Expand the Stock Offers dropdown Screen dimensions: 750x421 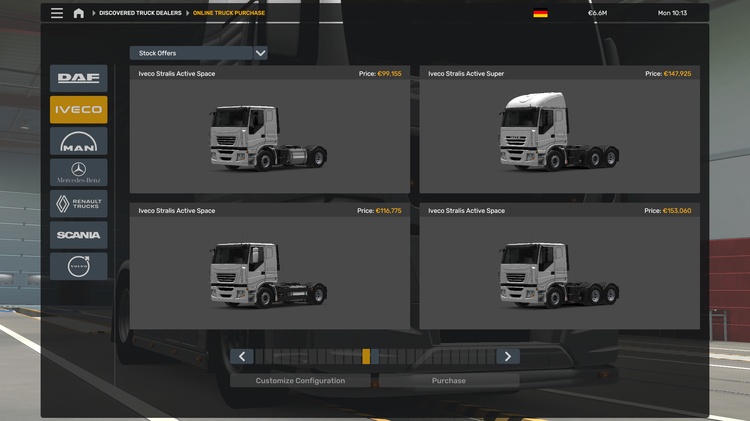[x=198, y=53]
